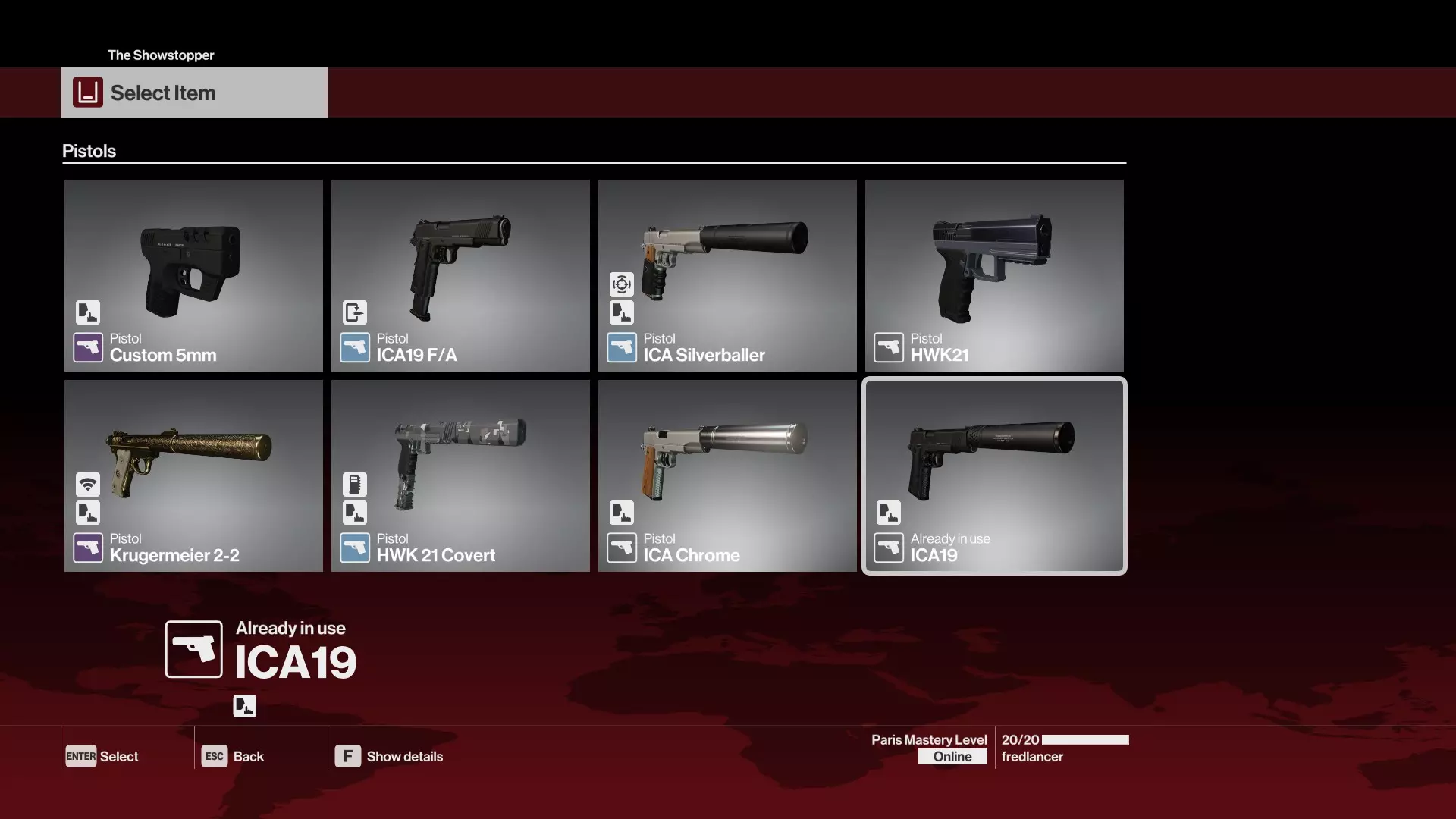The width and height of the screenshot is (1456, 819).
Task: Open weapon info via Show details
Action: coord(389,756)
